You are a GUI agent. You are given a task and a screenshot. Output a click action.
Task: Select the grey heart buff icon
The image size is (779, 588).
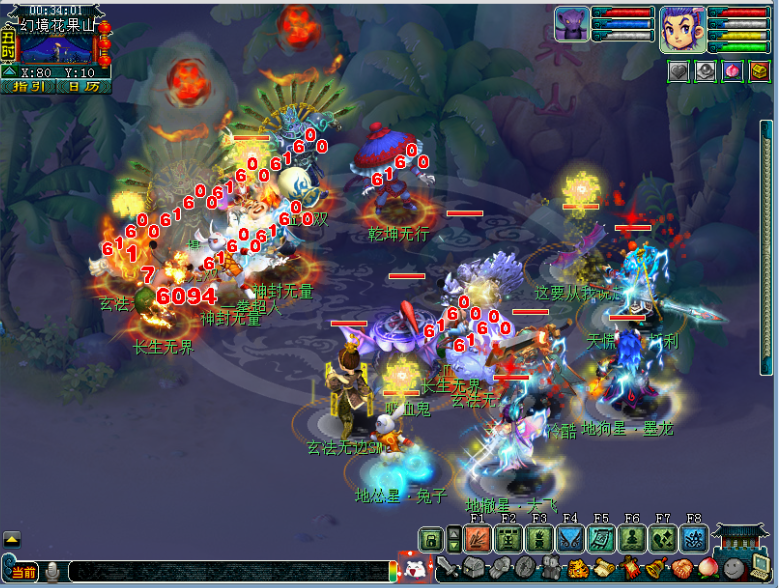click(679, 72)
